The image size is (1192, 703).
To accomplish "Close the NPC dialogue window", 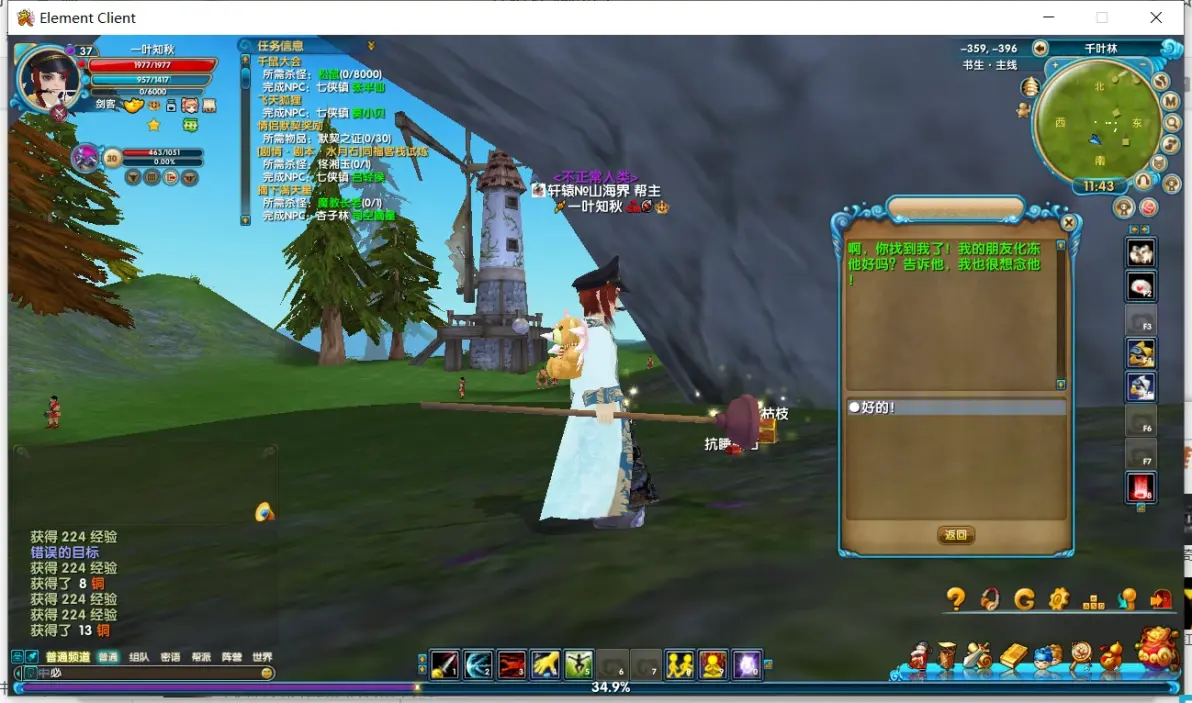I will coord(1068,223).
